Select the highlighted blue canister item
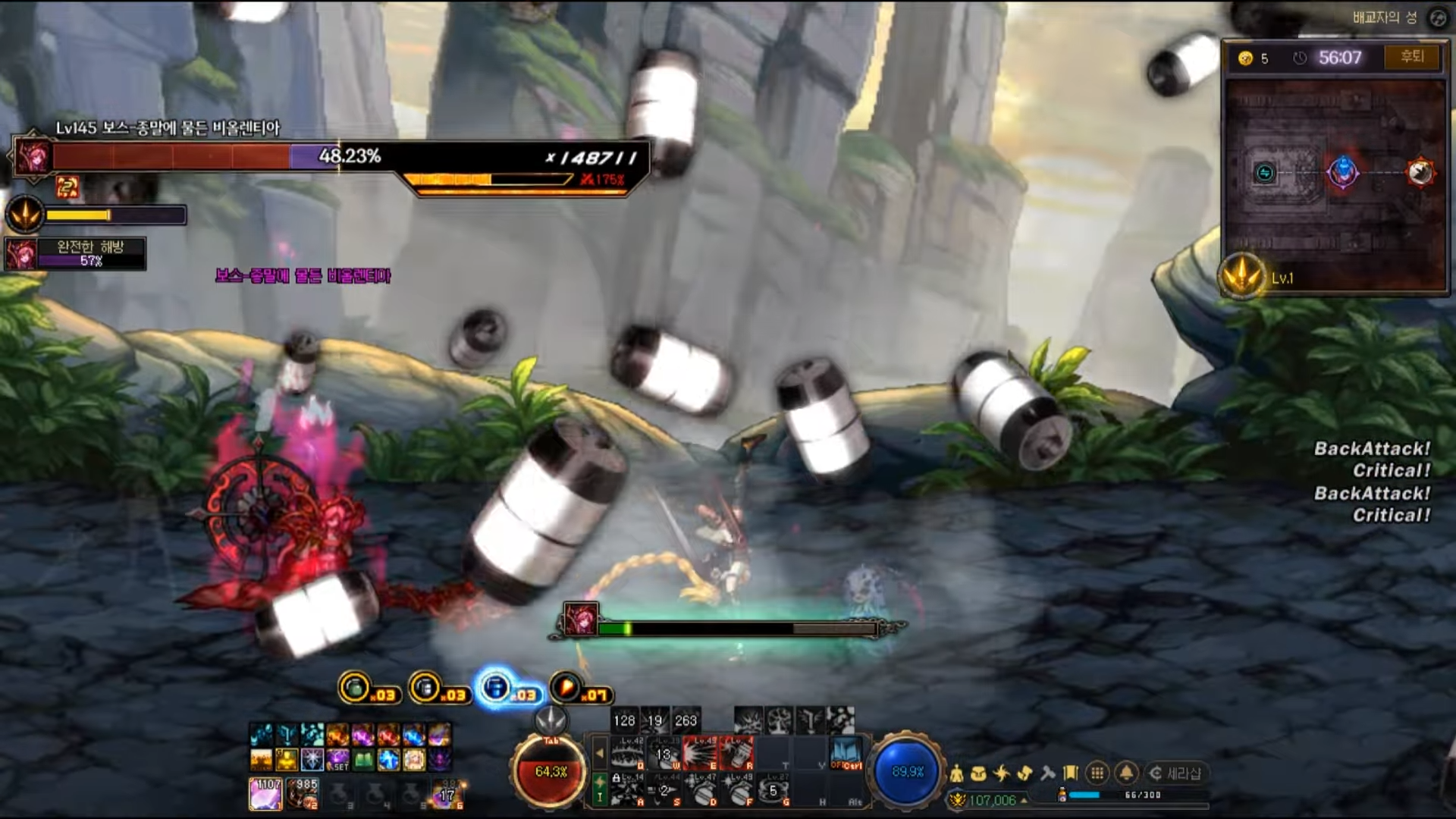 pyautogui.click(x=496, y=688)
